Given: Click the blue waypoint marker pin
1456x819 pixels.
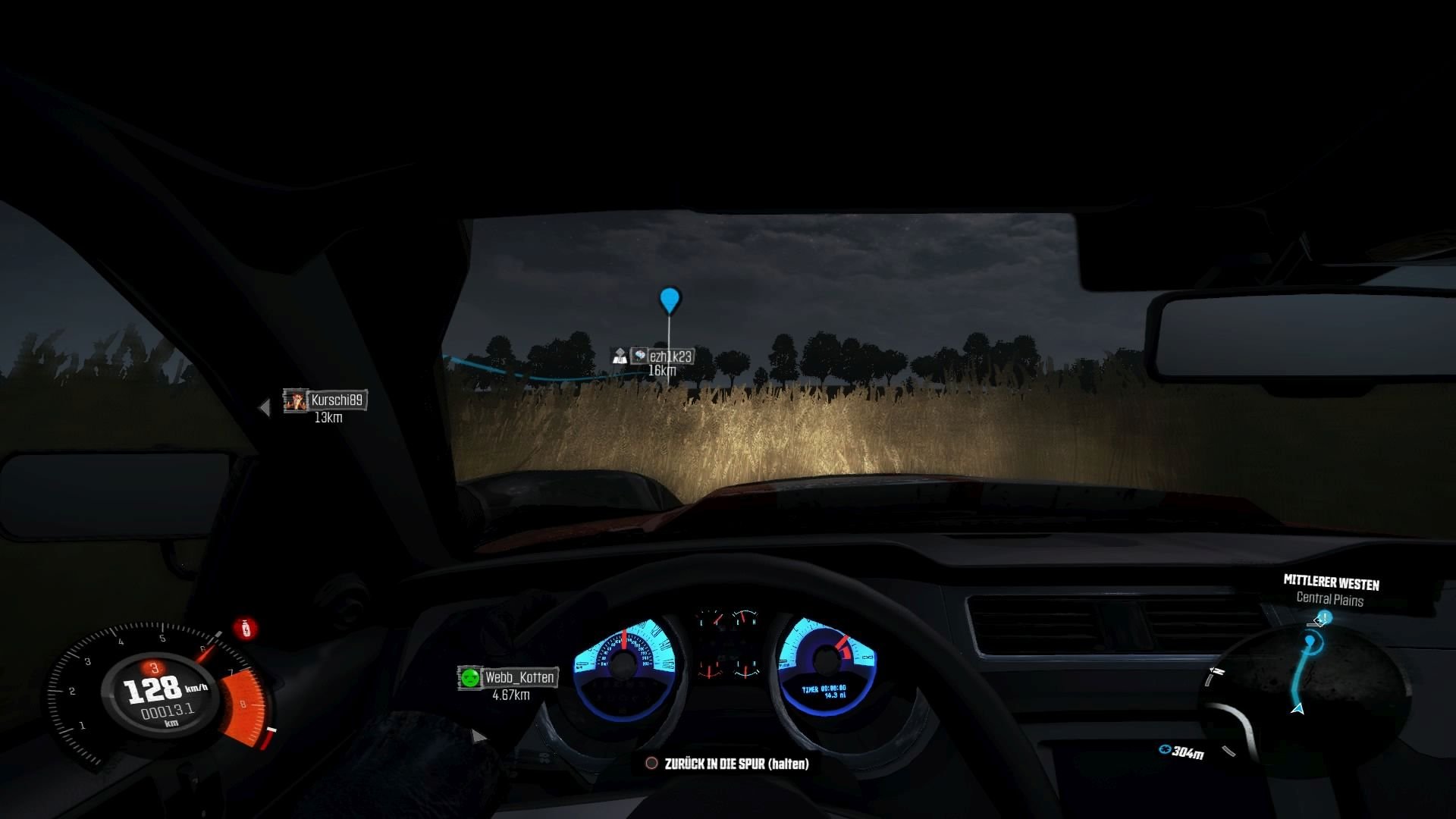Looking at the screenshot, I should (669, 299).
